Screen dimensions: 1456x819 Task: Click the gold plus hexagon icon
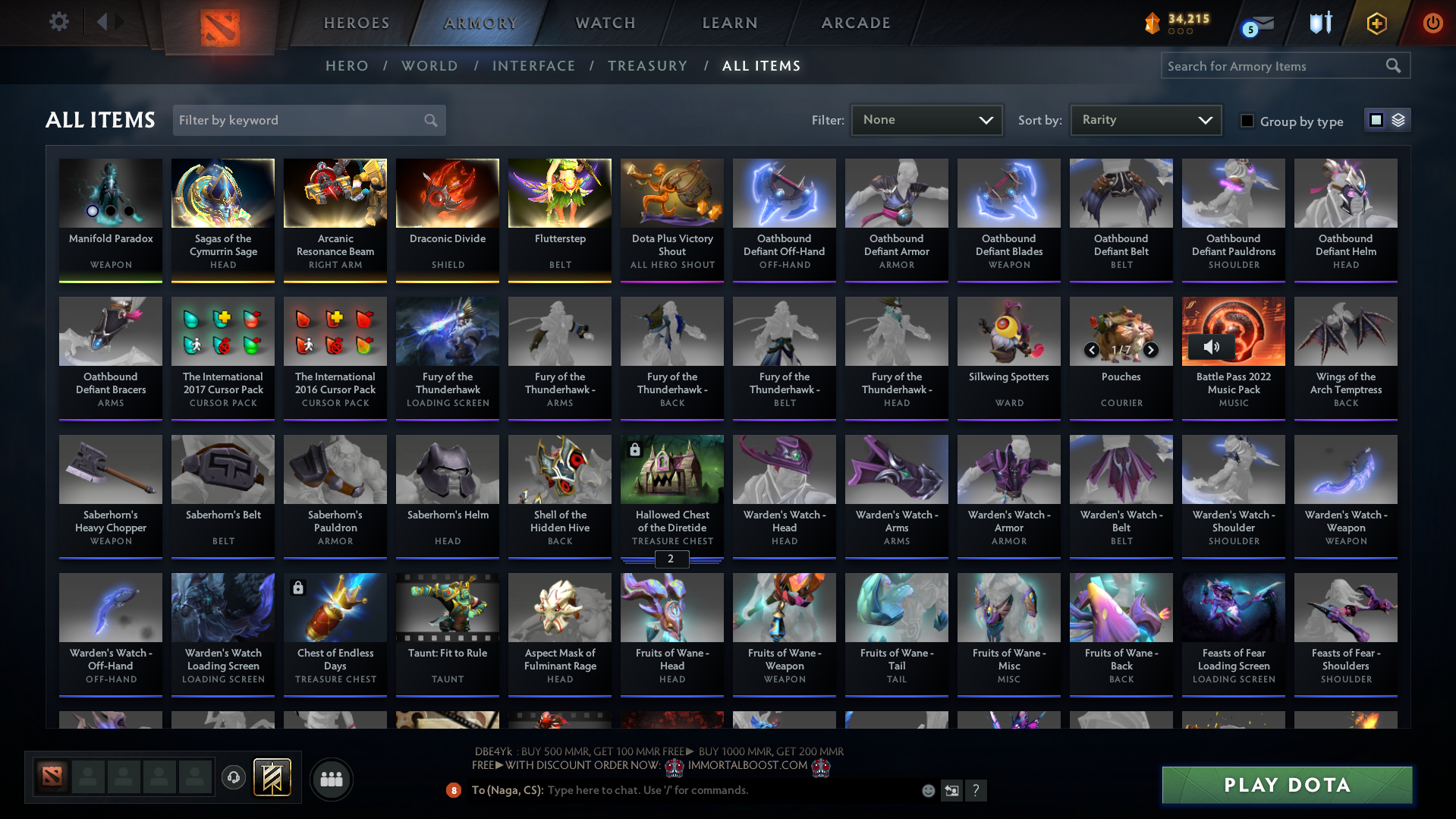tap(1376, 23)
